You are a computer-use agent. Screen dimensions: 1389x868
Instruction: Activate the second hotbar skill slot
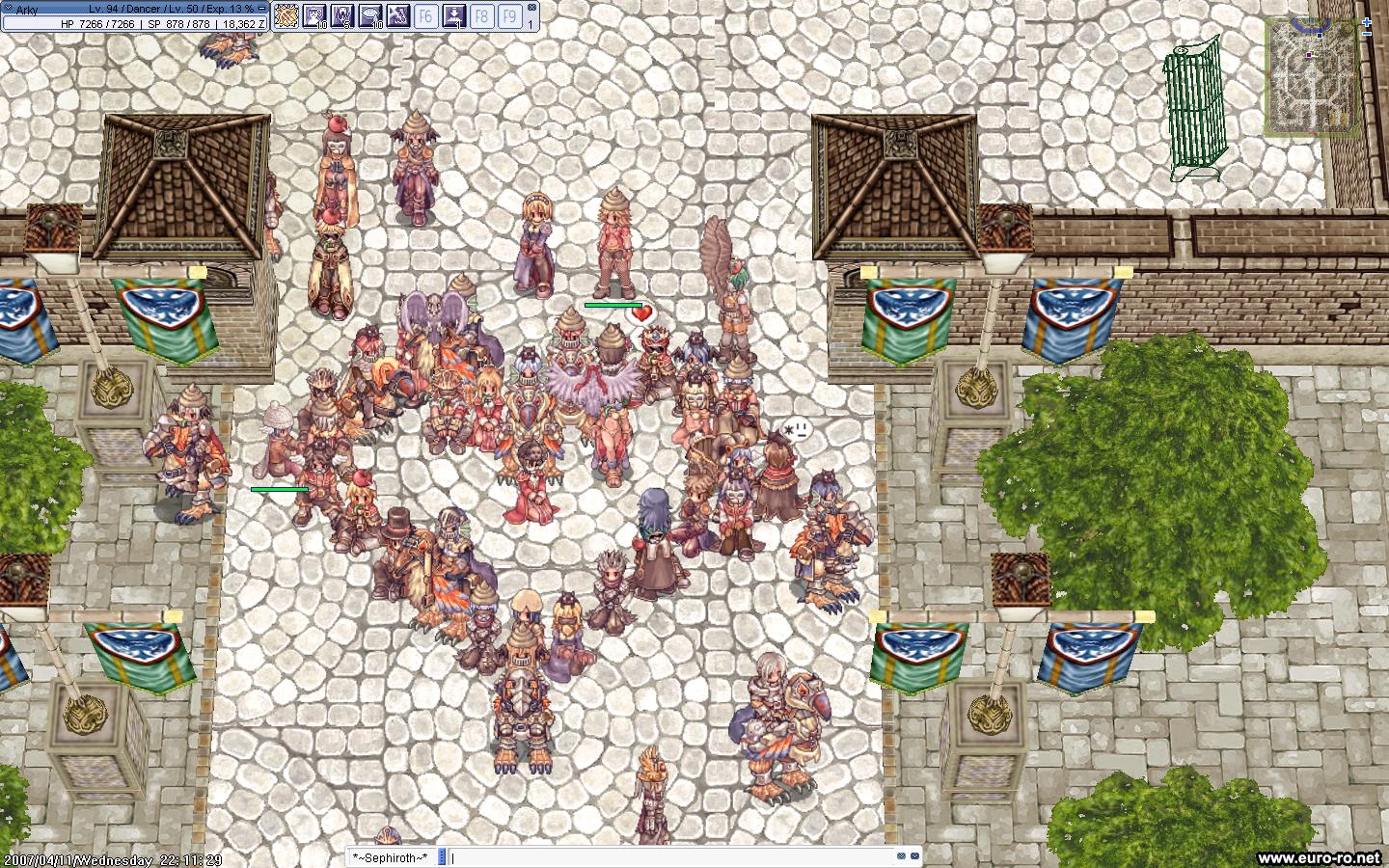[314, 15]
